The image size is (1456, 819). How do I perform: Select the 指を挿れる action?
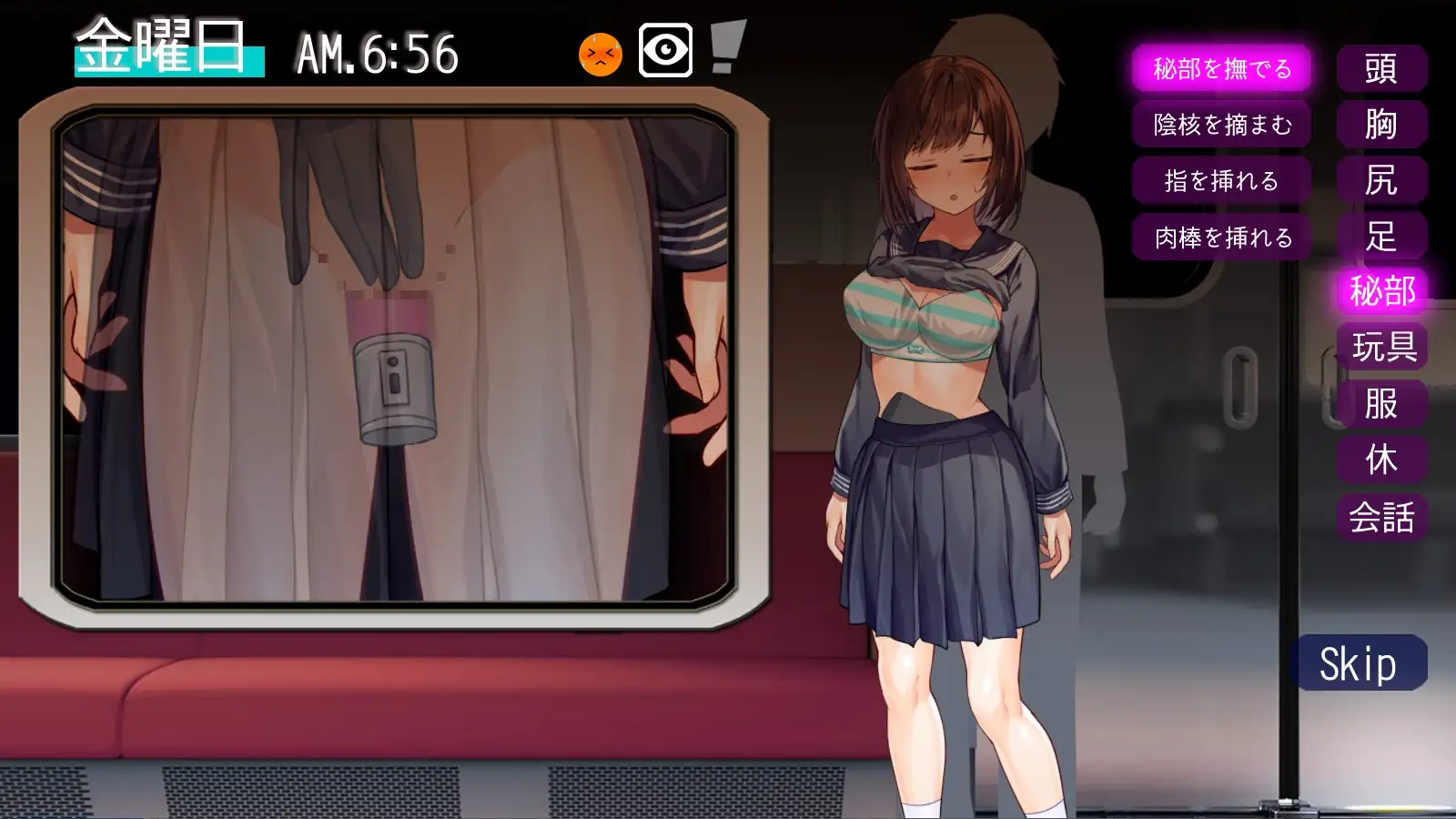(1221, 179)
